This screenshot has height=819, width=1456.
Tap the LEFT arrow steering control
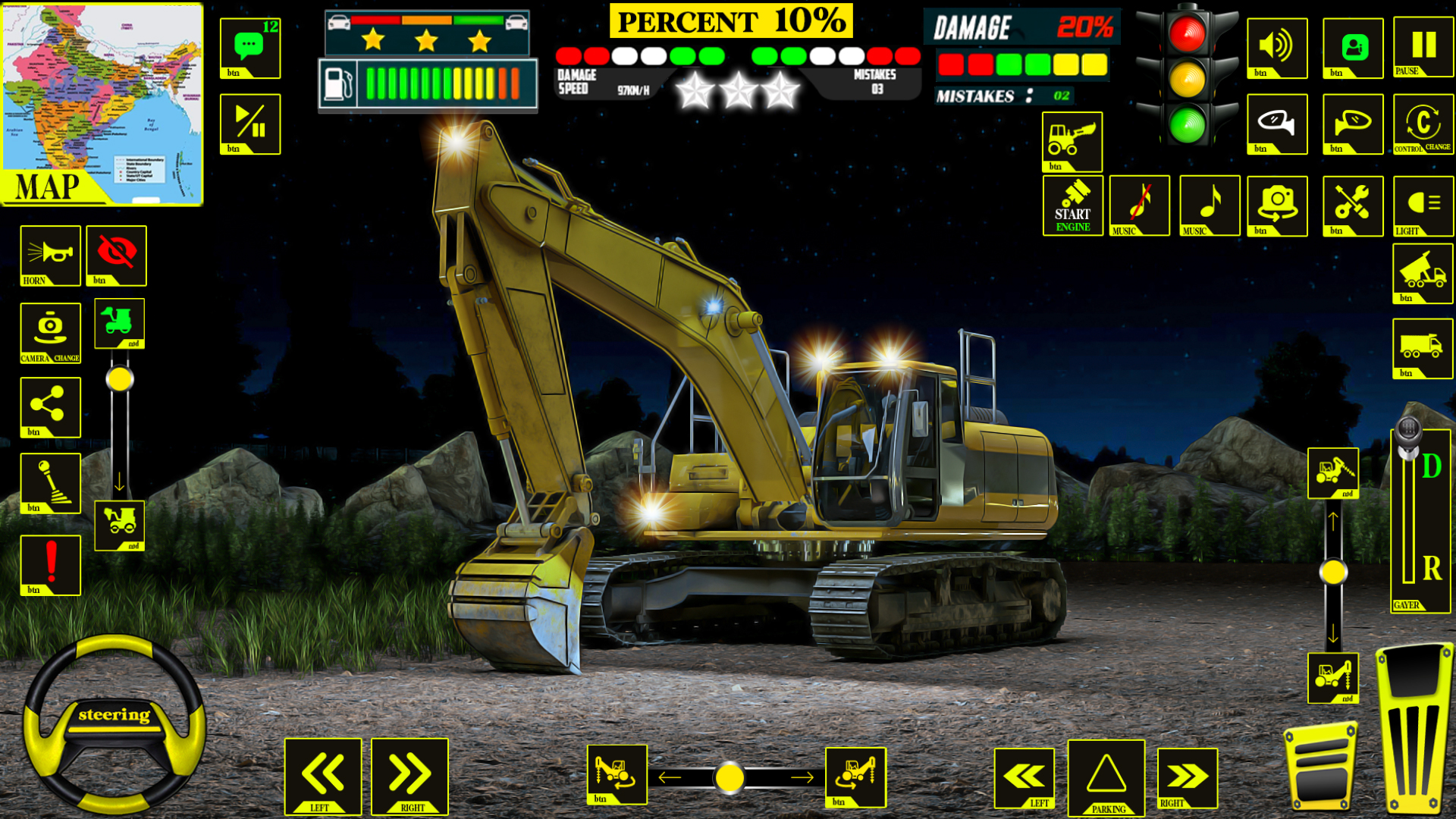coord(325,778)
